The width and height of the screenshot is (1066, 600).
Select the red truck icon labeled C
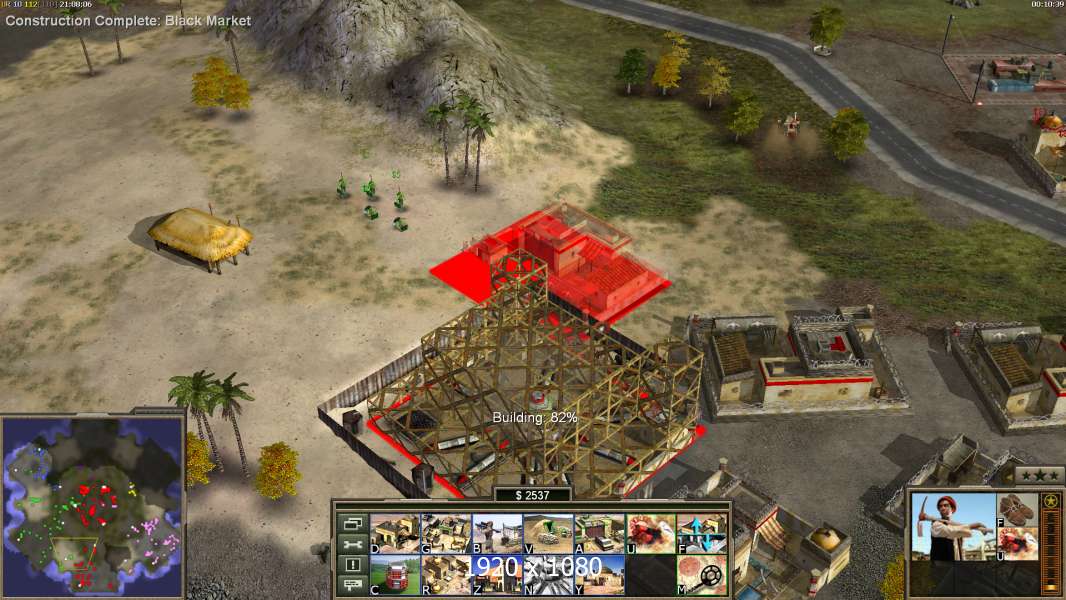(395, 575)
